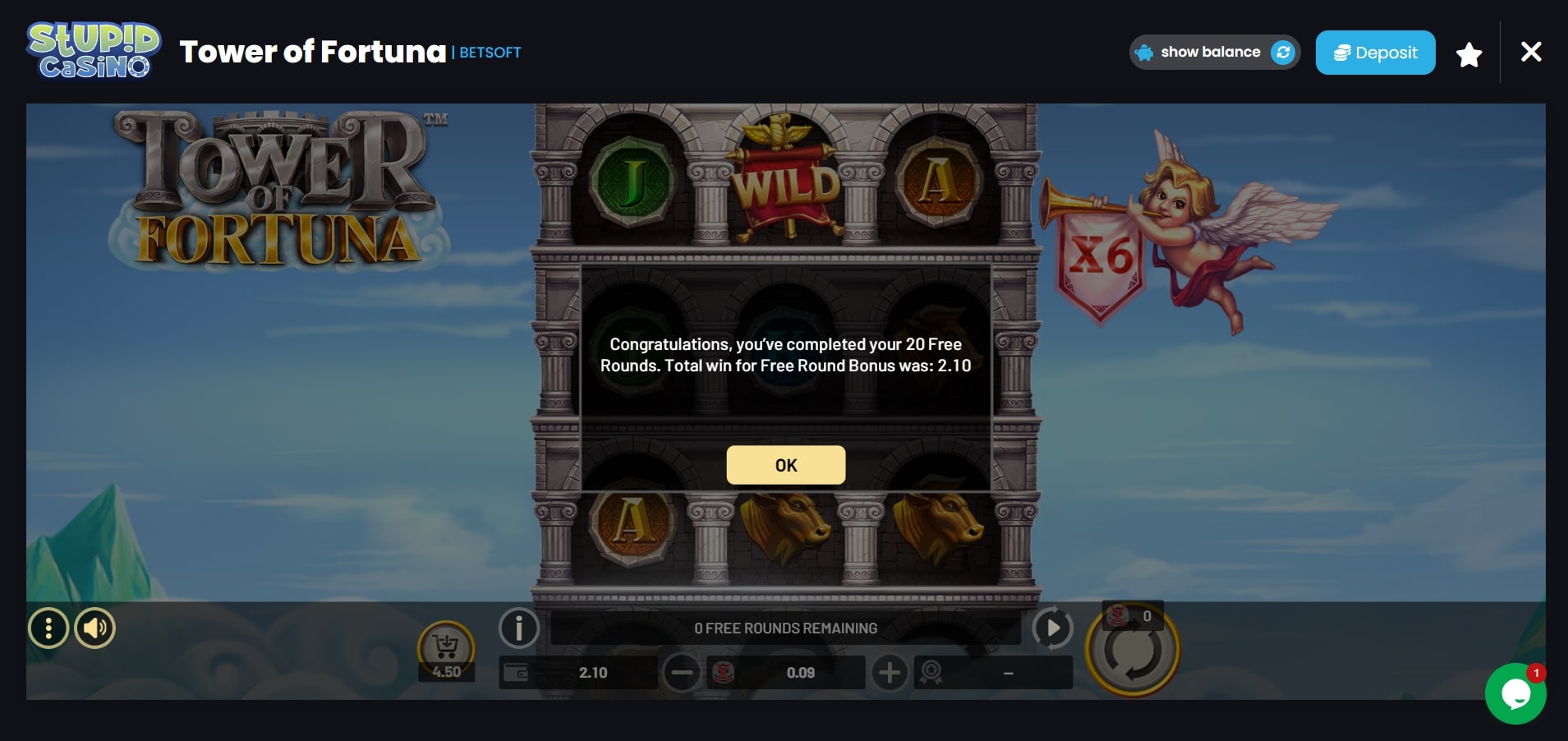
Task: Mute the game sound
Action: click(94, 628)
